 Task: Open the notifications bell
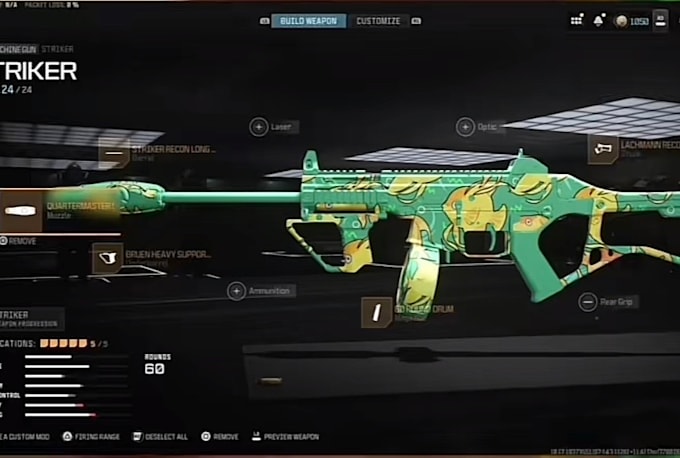coord(598,20)
